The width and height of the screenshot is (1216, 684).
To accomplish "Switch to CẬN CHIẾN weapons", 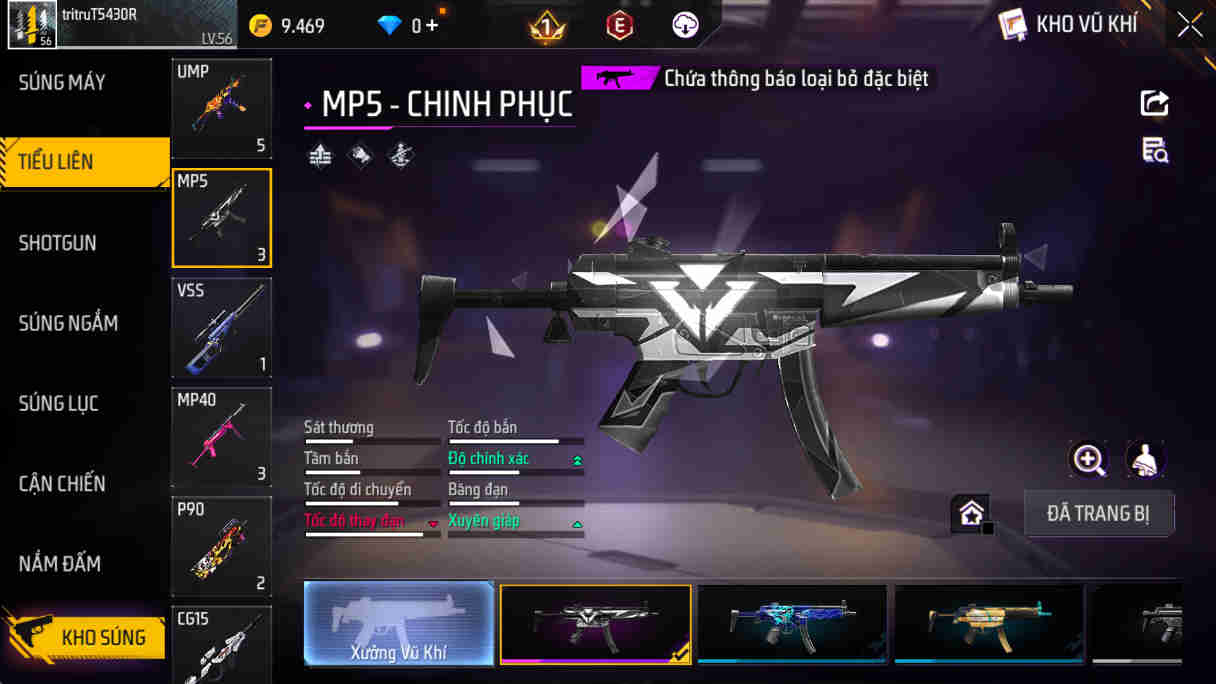I will (62, 484).
